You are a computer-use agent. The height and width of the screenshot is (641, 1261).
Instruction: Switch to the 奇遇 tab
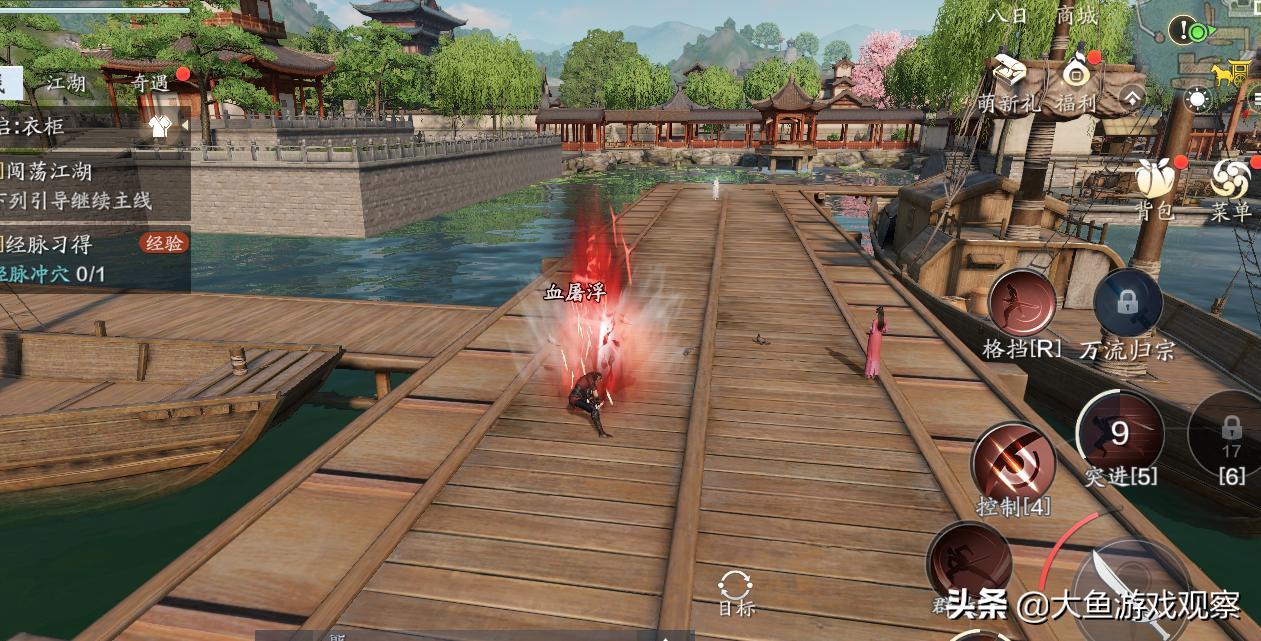tap(151, 83)
